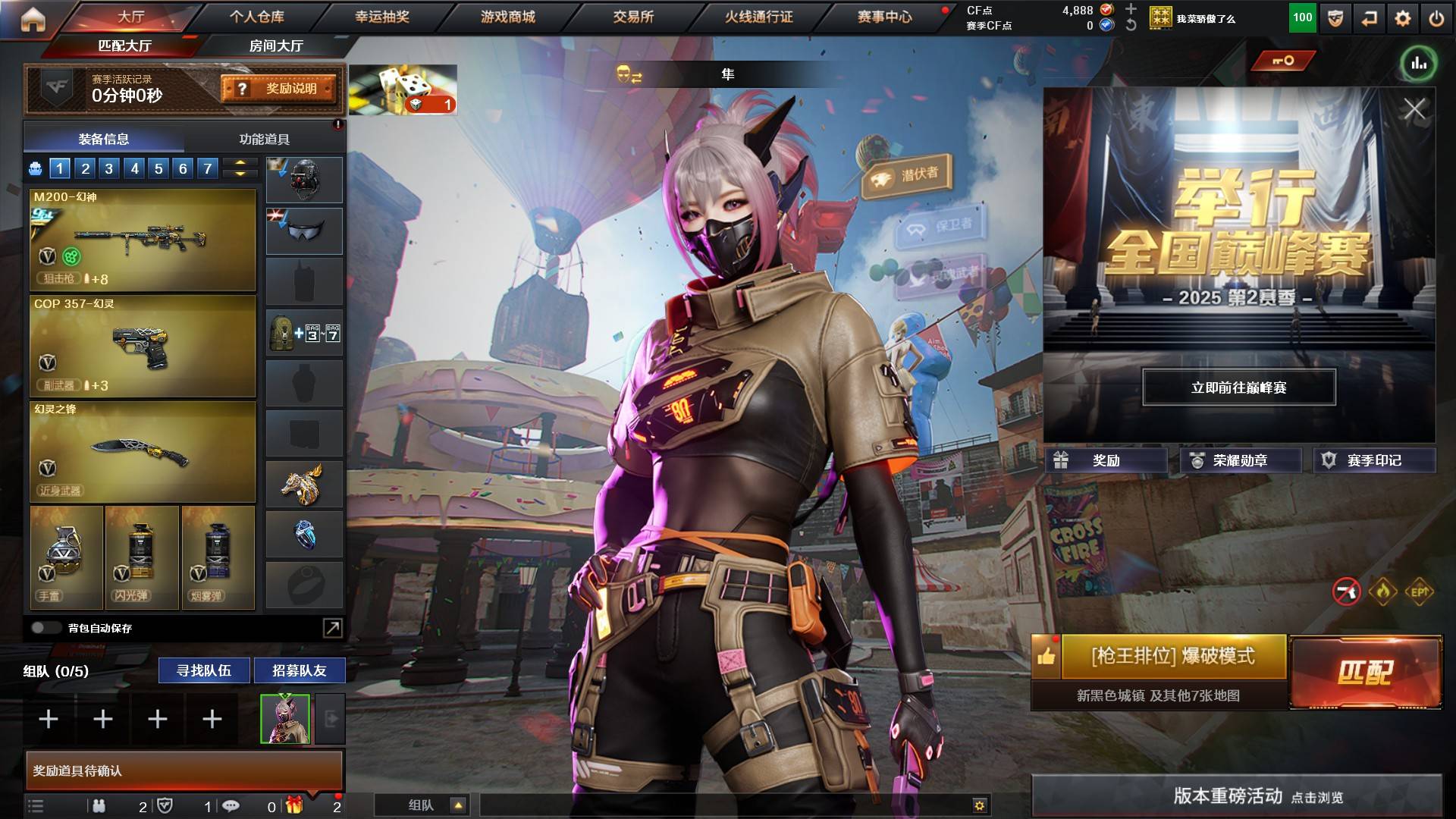Screen dimensions: 1456x819
Task: Toggle 背包自动保存 auto-save switch
Action: click(x=45, y=628)
